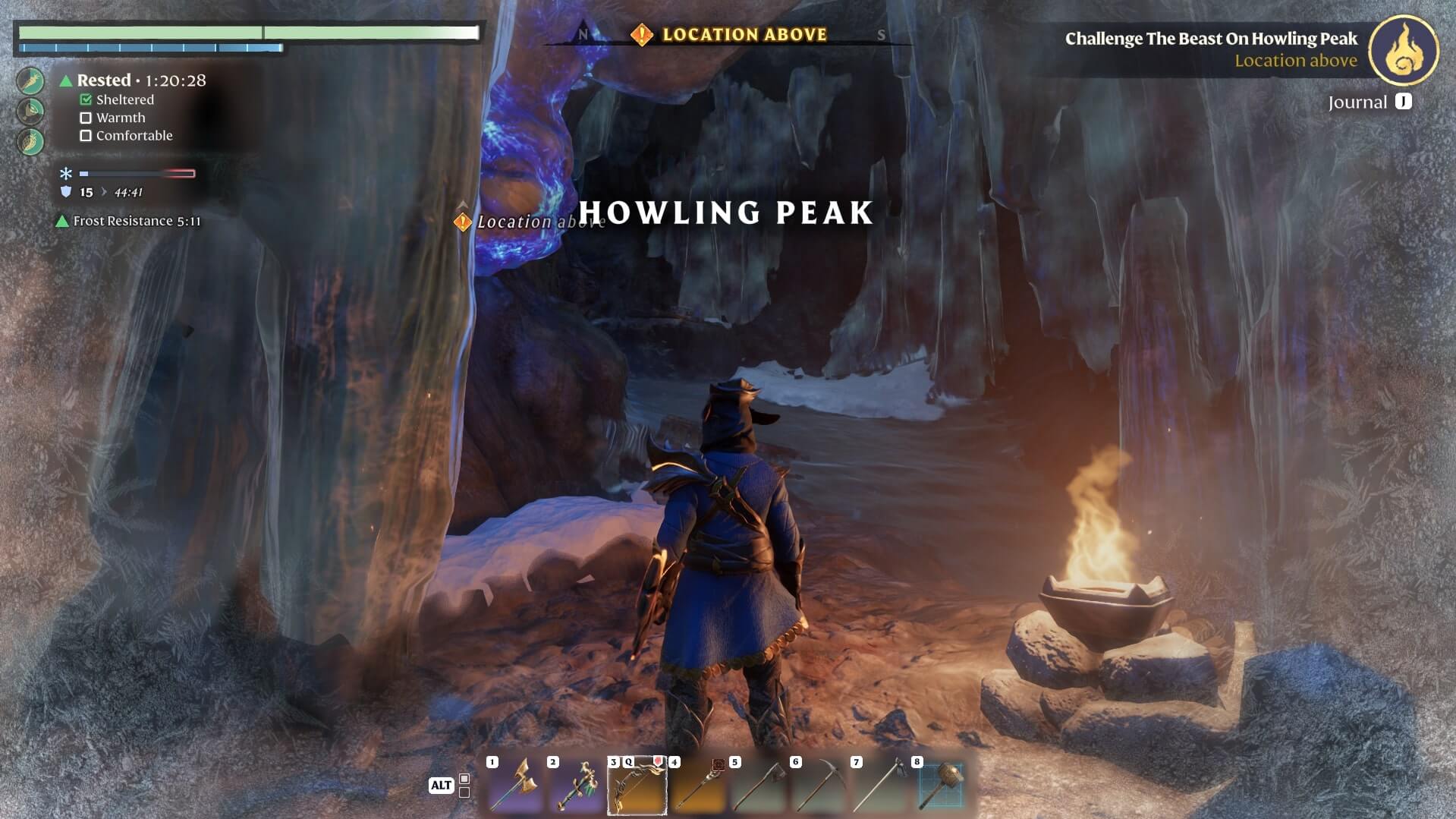Click the middle food buff icon
This screenshot has height=819, width=1456.
[31, 112]
